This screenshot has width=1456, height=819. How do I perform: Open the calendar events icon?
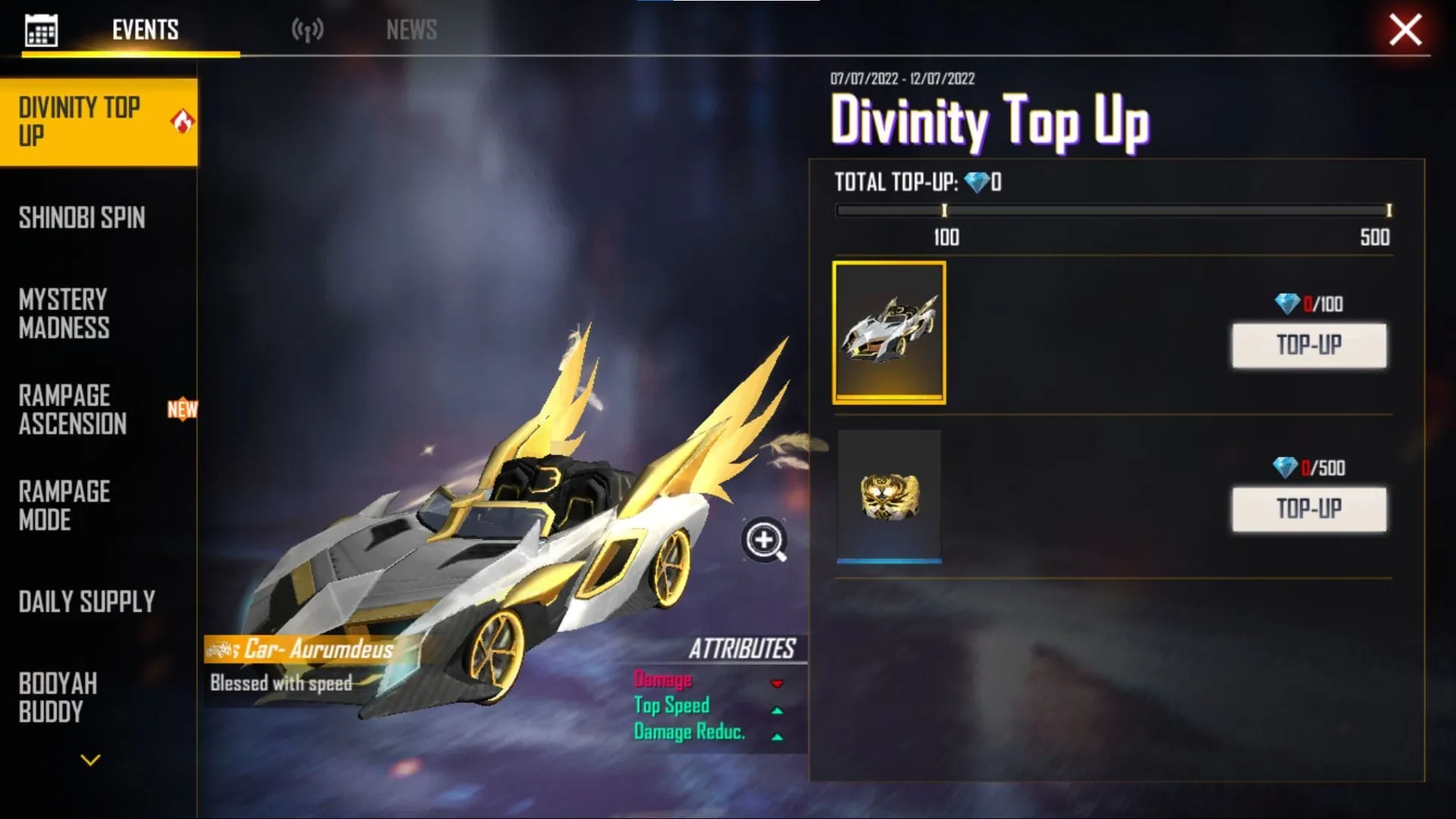coord(42,29)
